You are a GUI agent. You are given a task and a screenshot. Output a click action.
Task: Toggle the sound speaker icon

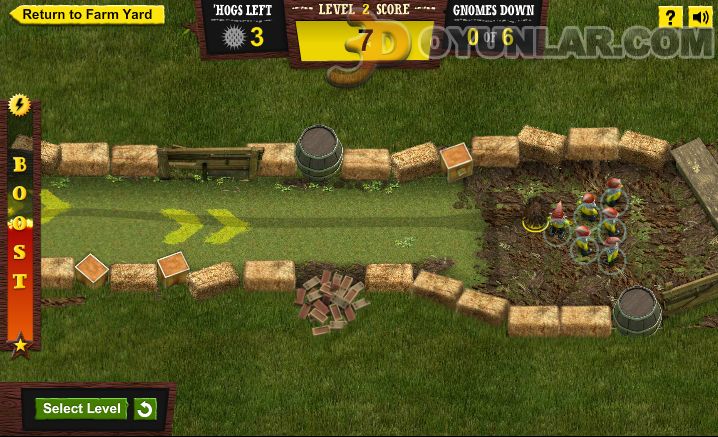pyautogui.click(x=699, y=17)
